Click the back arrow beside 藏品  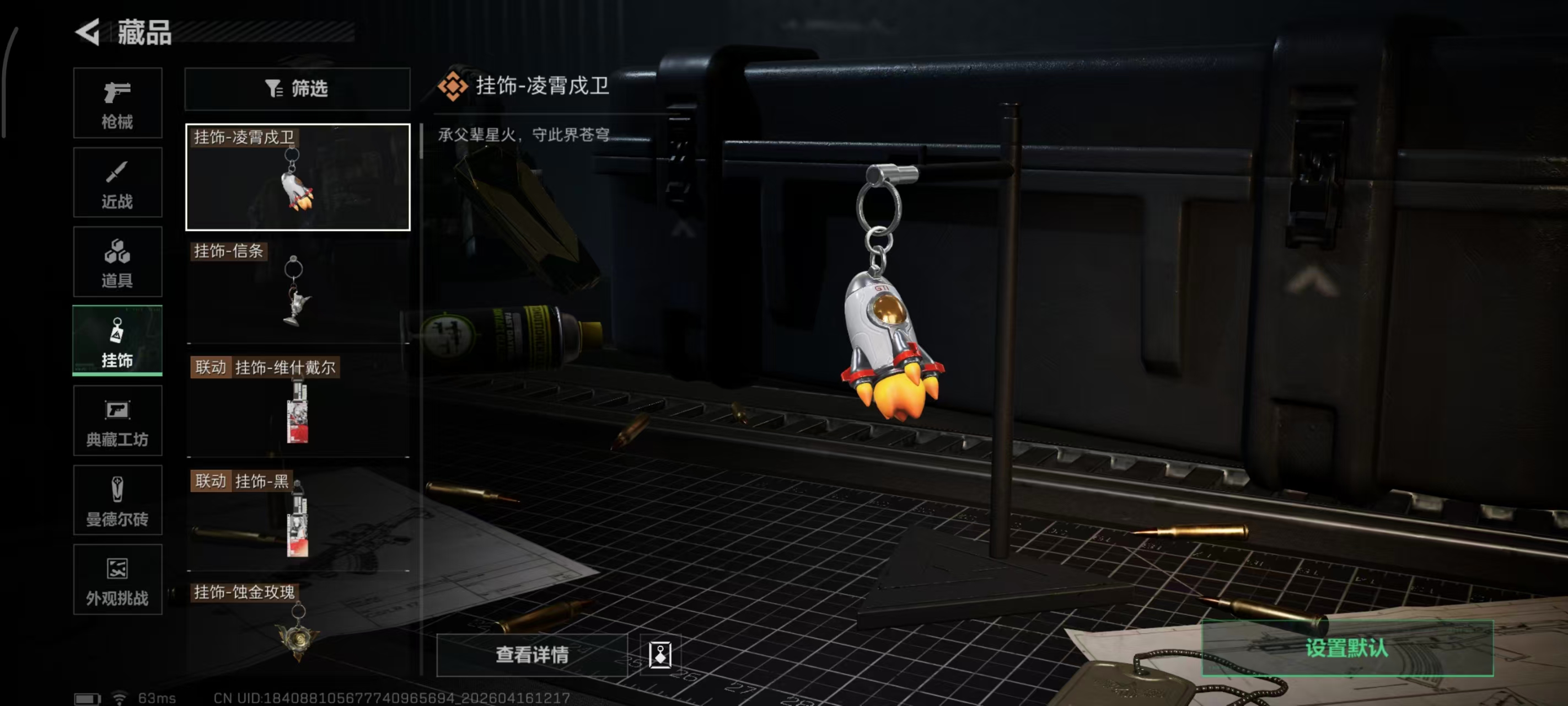[x=88, y=31]
